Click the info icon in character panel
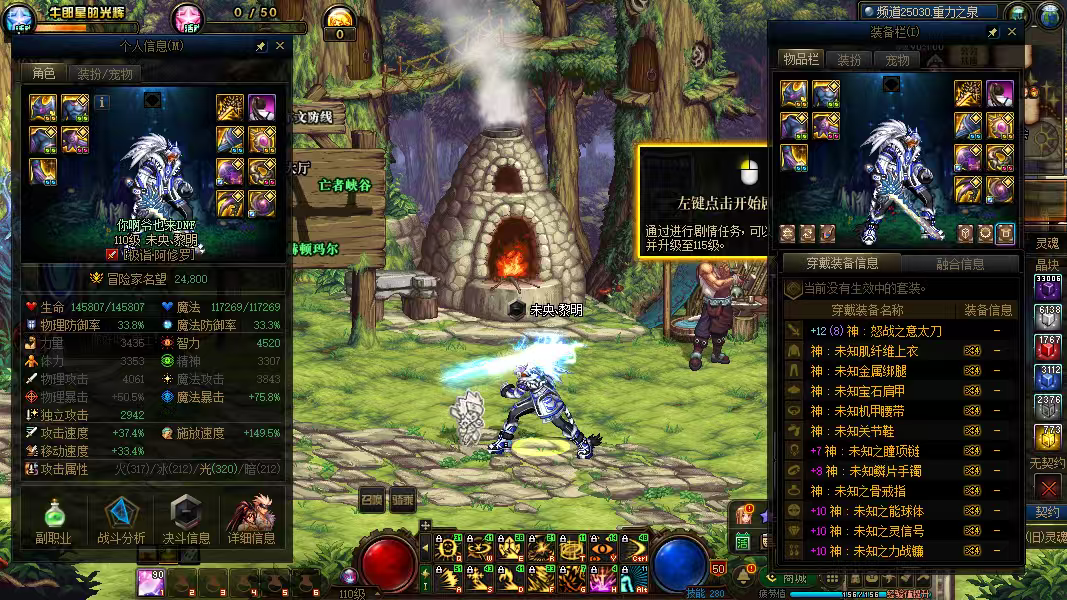The width and height of the screenshot is (1067, 600). (x=103, y=101)
